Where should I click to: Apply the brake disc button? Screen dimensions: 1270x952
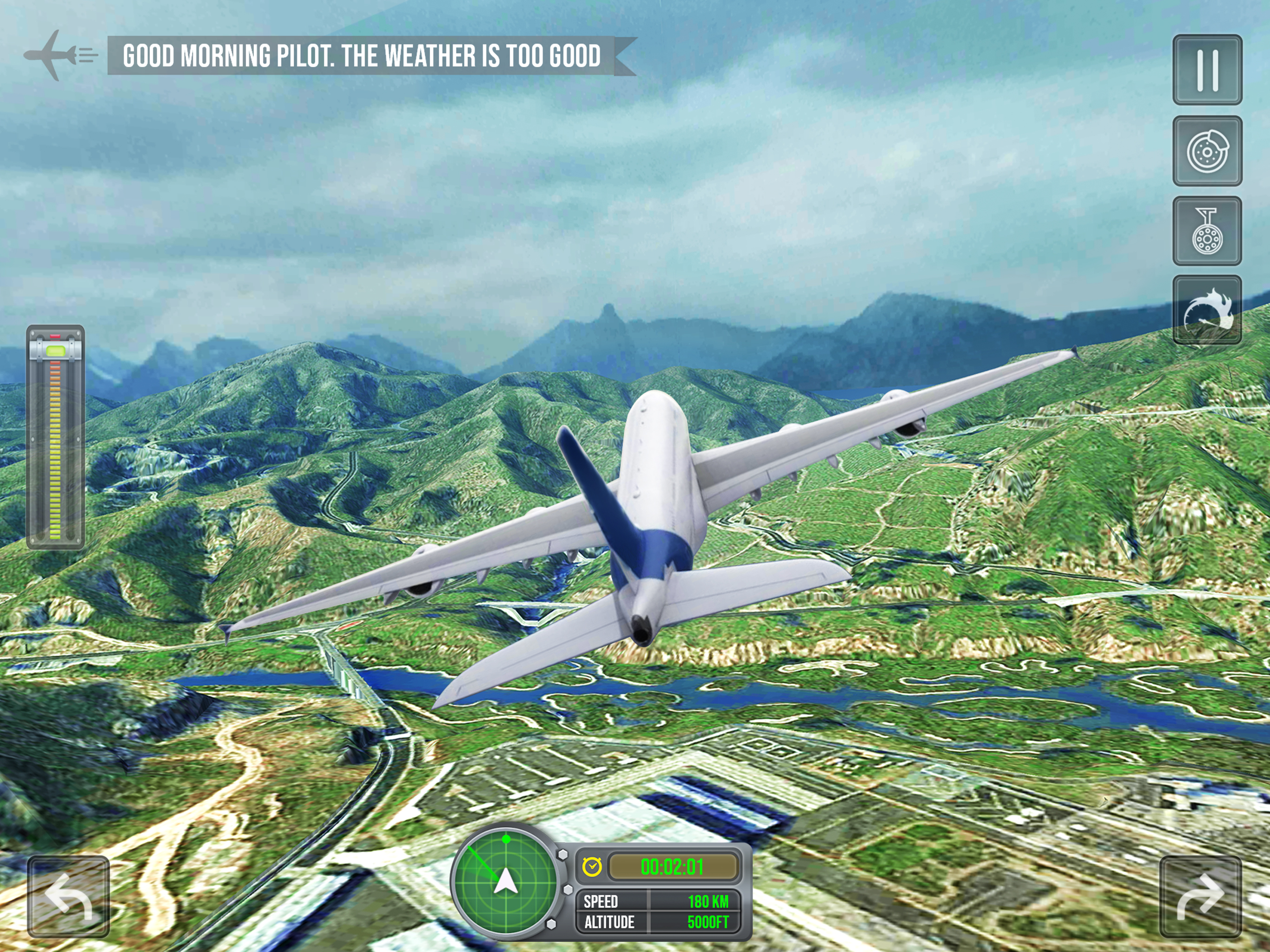tap(1207, 151)
